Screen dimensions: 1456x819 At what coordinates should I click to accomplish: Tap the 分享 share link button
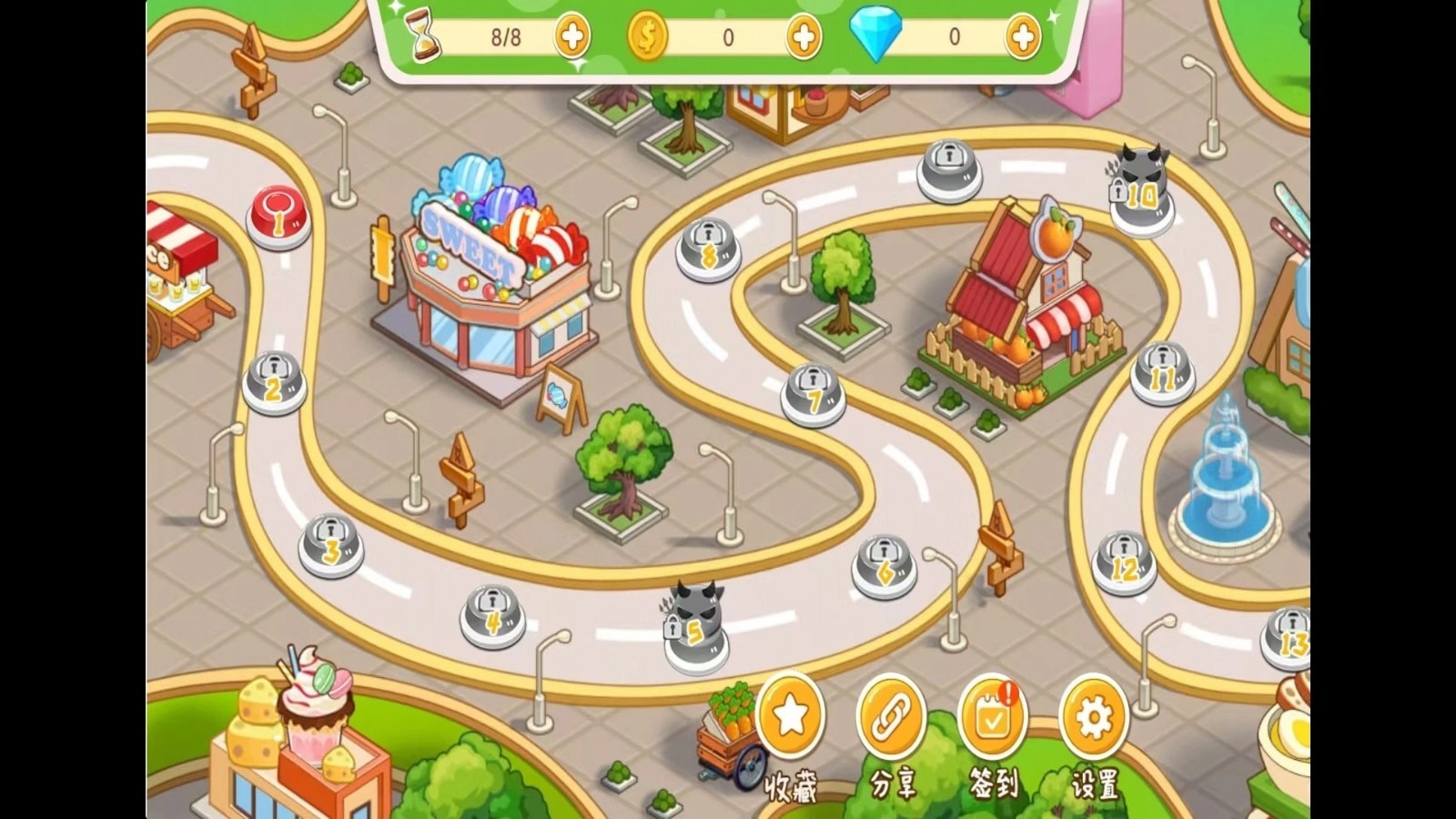[x=891, y=718]
